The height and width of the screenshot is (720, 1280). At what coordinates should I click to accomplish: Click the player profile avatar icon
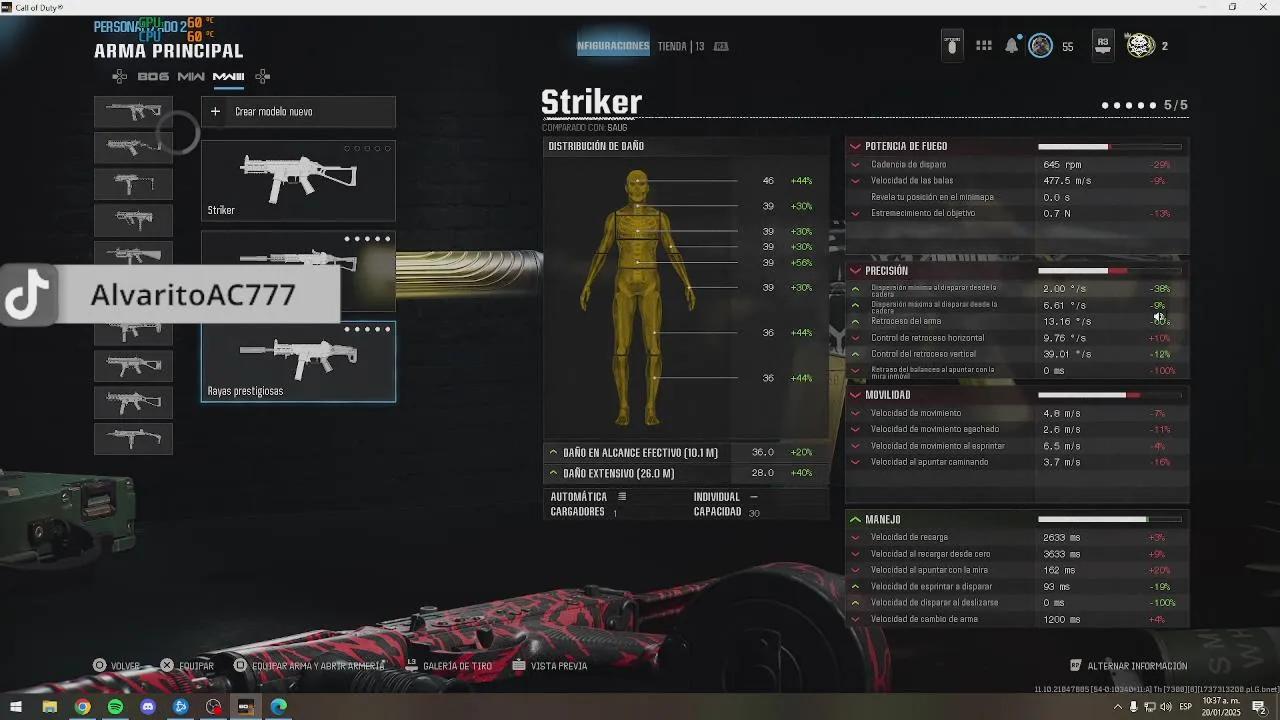1041,45
